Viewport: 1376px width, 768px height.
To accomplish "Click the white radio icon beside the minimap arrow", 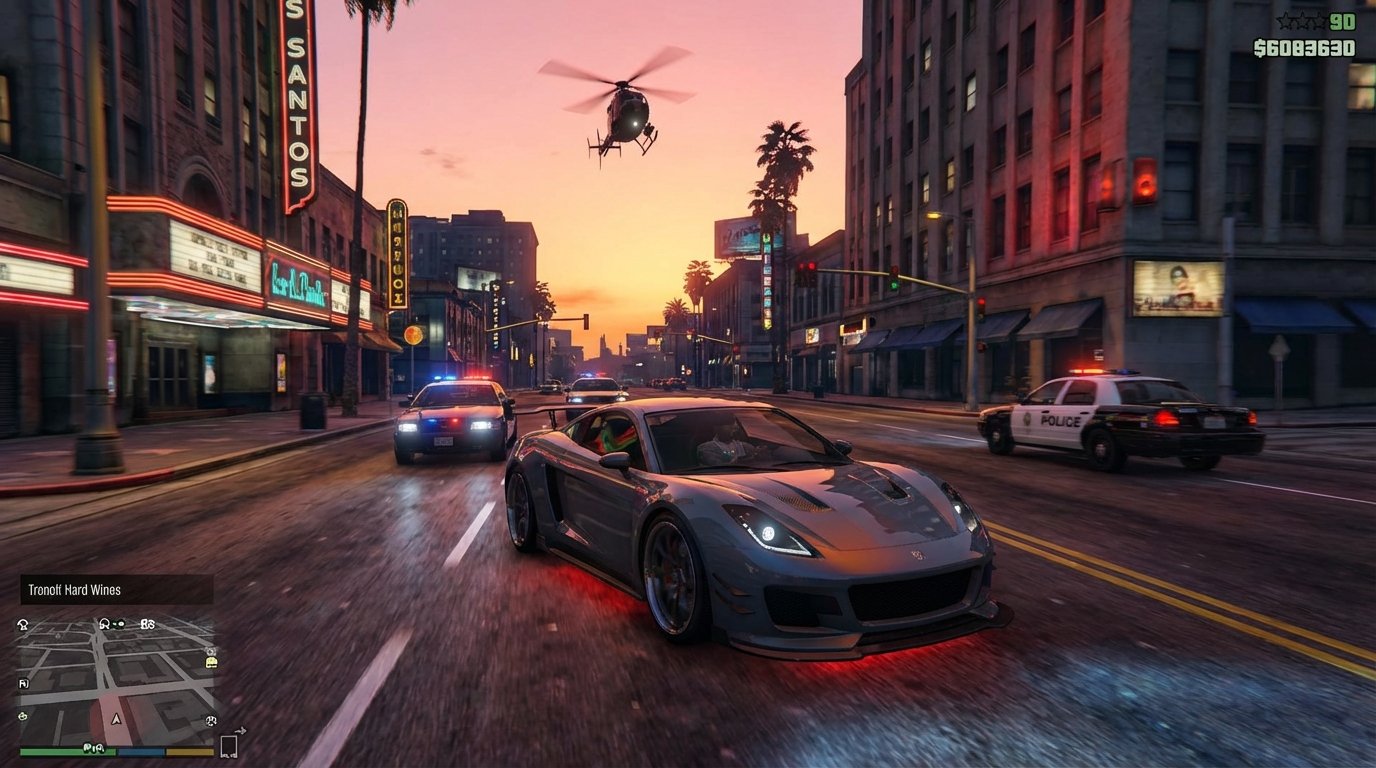I will point(229,744).
